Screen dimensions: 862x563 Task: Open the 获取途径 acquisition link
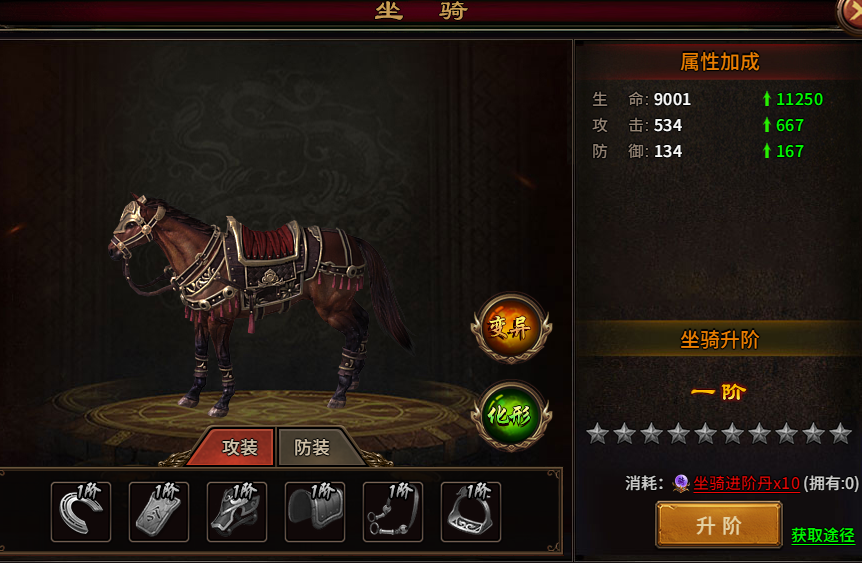pos(823,536)
